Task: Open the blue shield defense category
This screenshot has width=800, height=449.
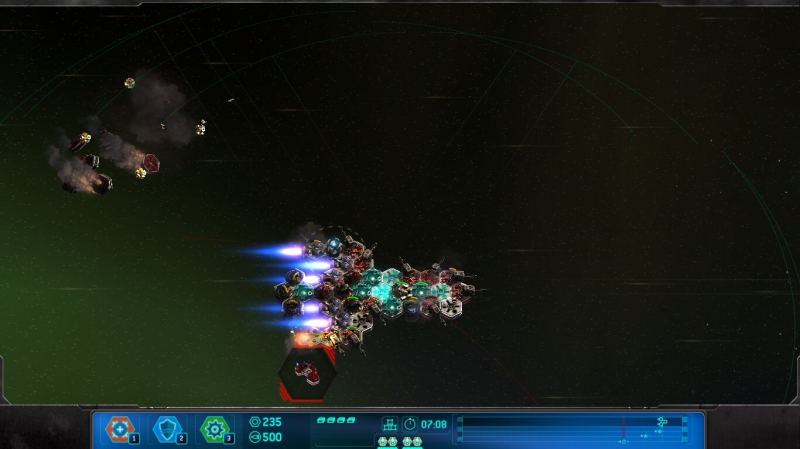Action: [x=167, y=429]
